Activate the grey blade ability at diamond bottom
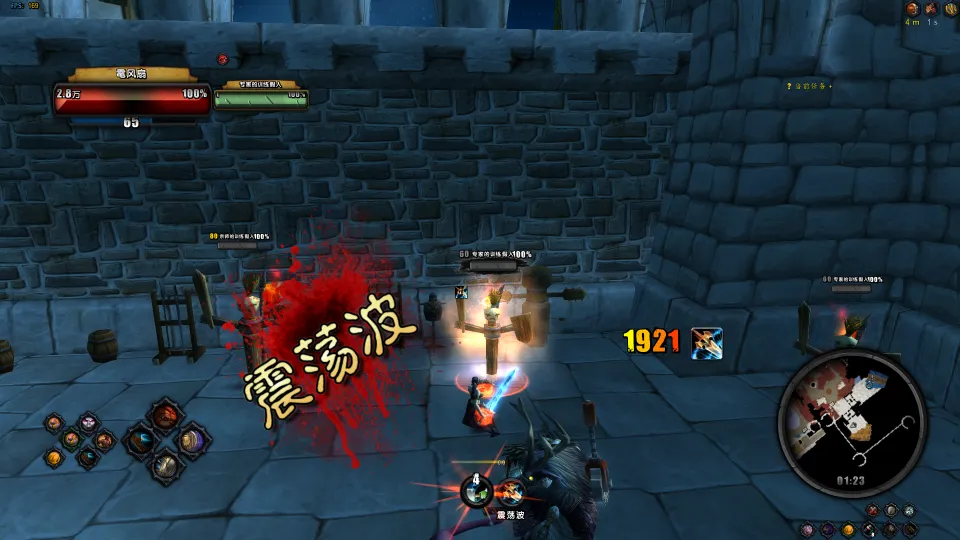 (166, 465)
